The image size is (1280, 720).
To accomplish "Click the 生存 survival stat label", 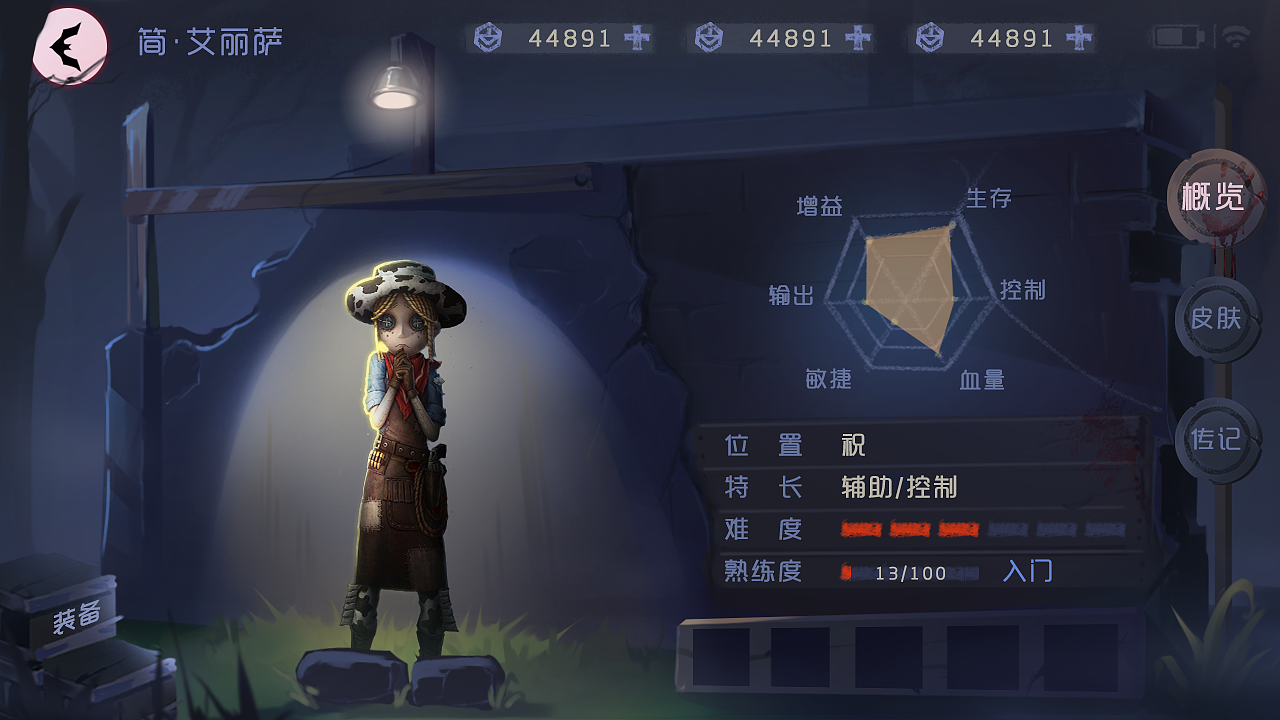I will 988,198.
